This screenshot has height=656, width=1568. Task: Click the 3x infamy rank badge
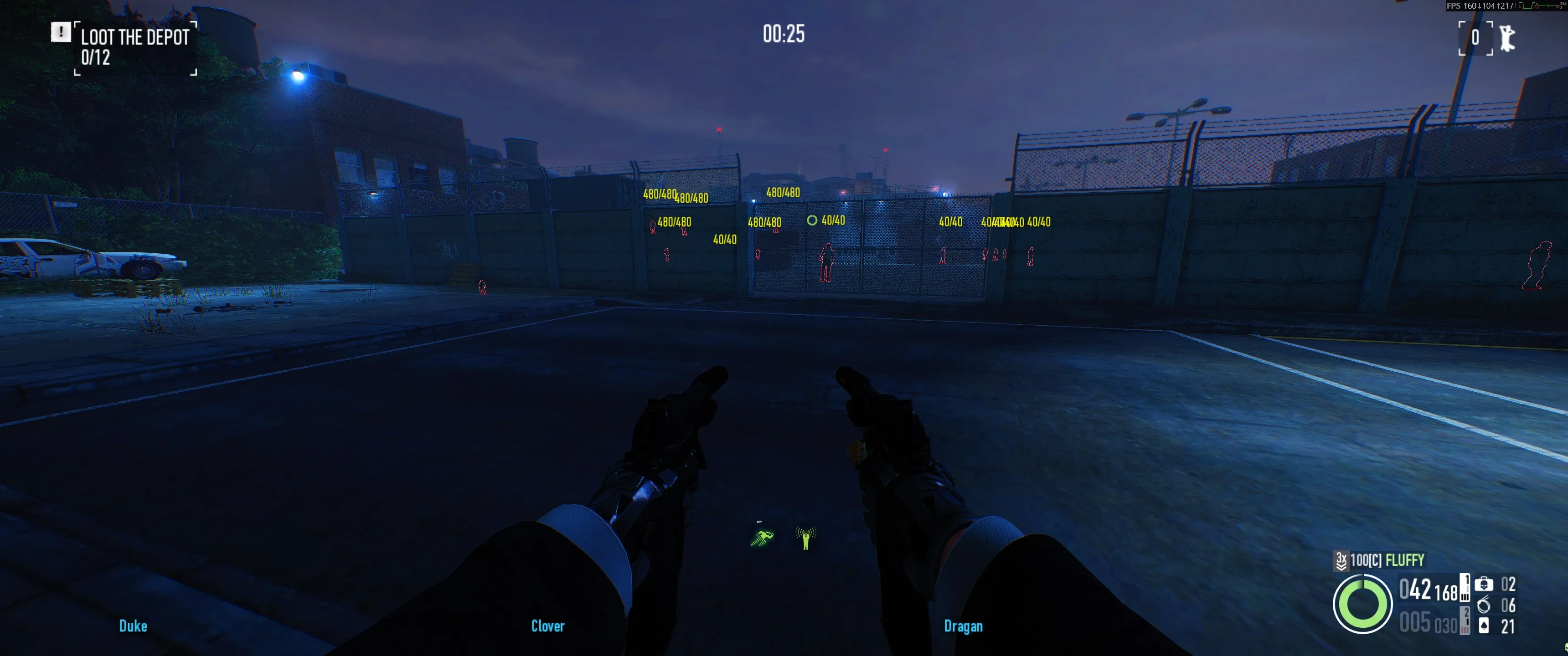pos(1341,560)
